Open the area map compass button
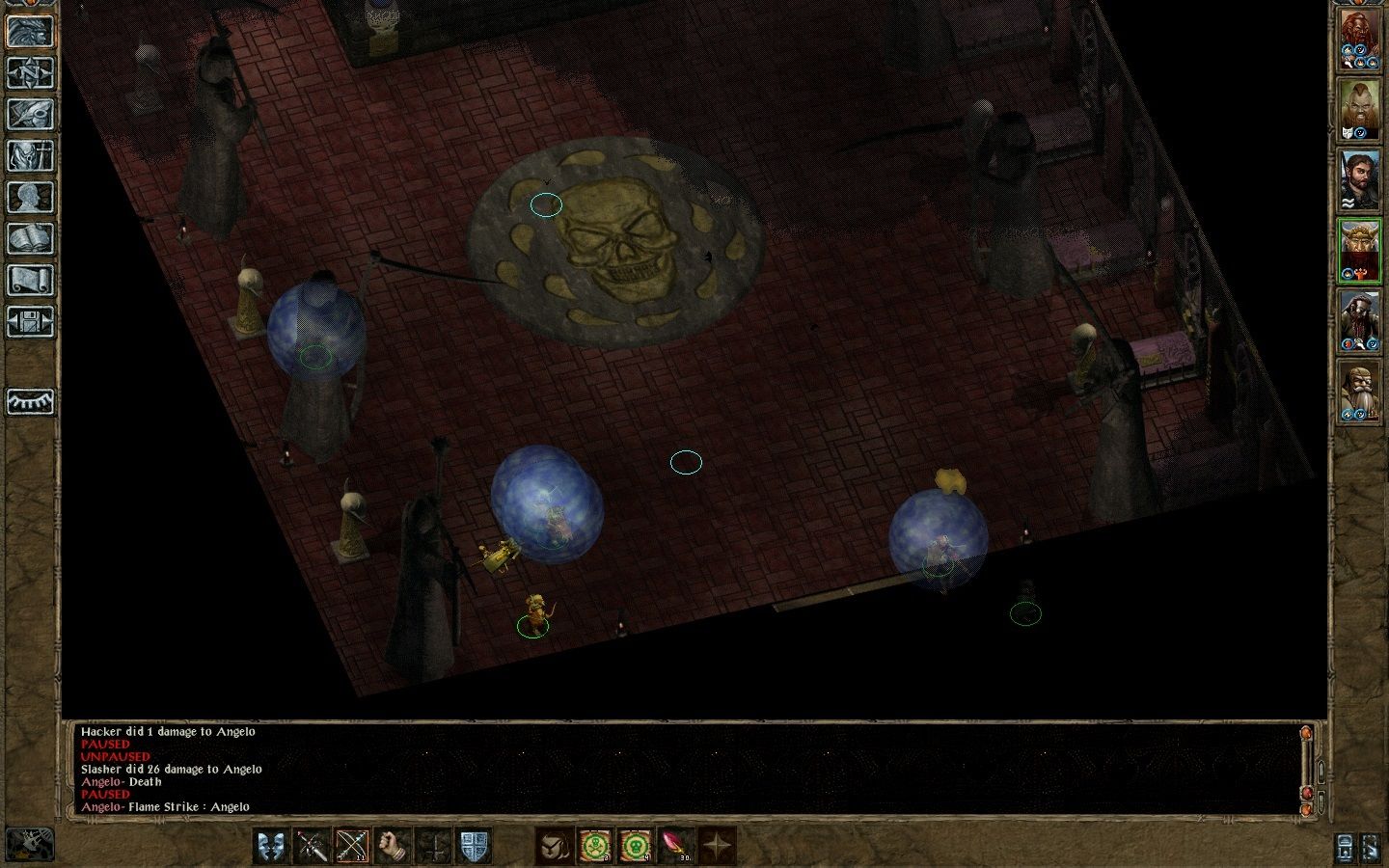Viewport: 1389px width, 868px height. click(x=30, y=71)
